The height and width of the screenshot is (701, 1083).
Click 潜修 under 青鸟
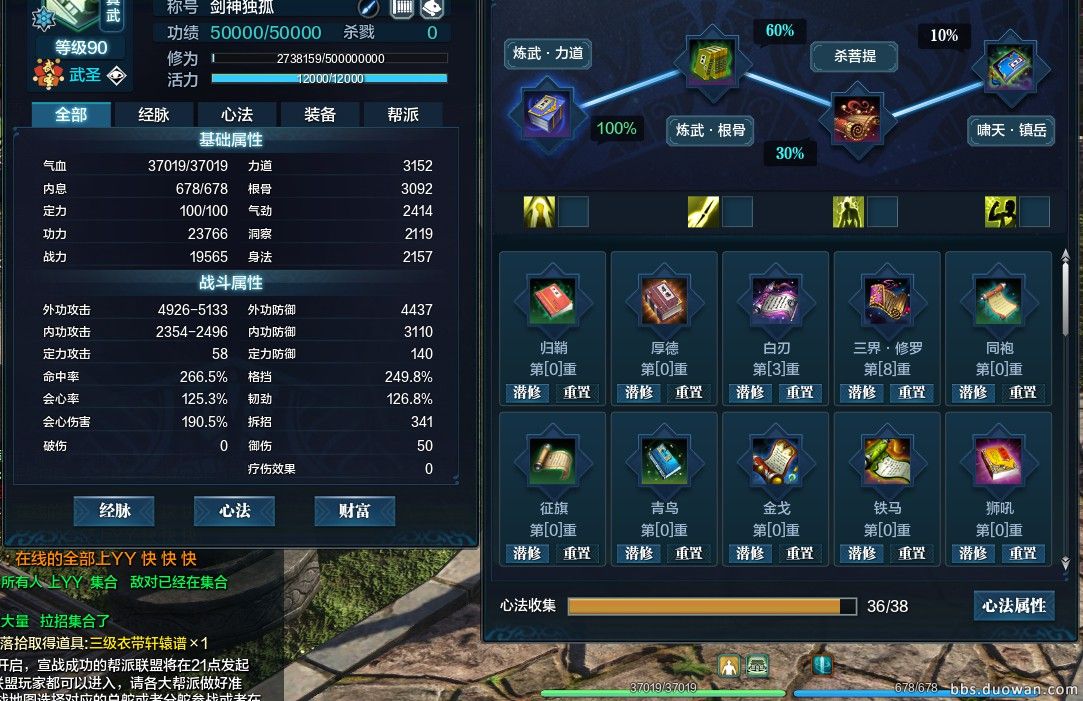(639, 553)
